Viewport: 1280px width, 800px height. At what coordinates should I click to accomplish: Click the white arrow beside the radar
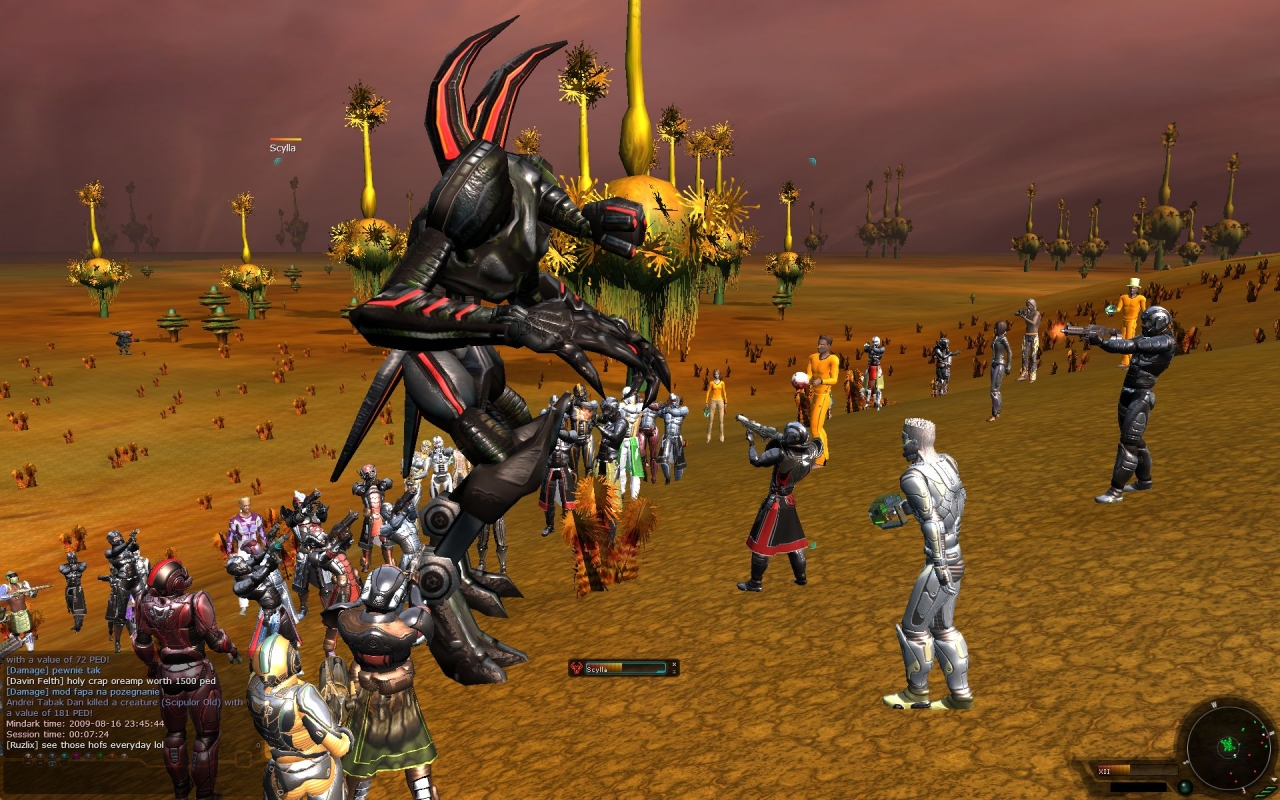(x=1274, y=779)
